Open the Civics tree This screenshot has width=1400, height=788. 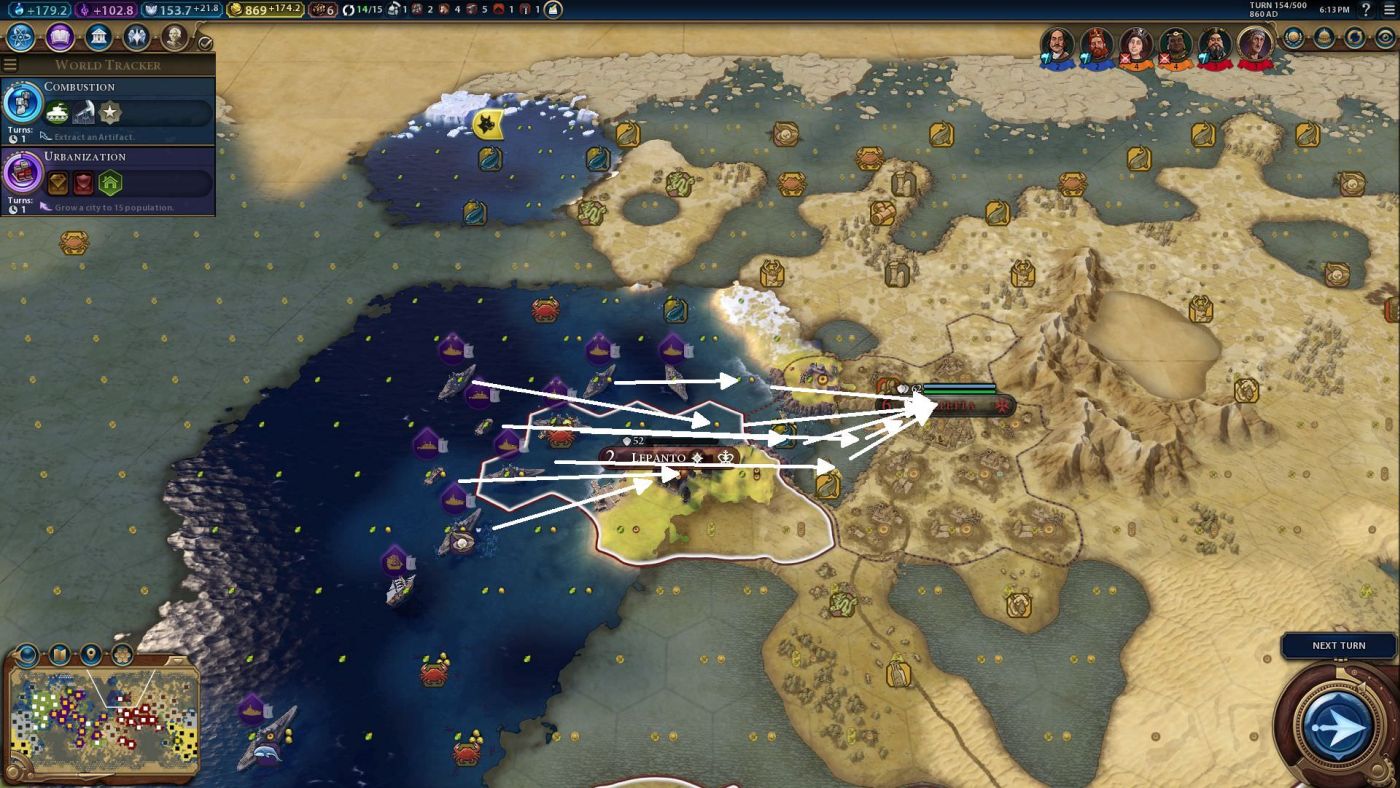(x=59, y=38)
